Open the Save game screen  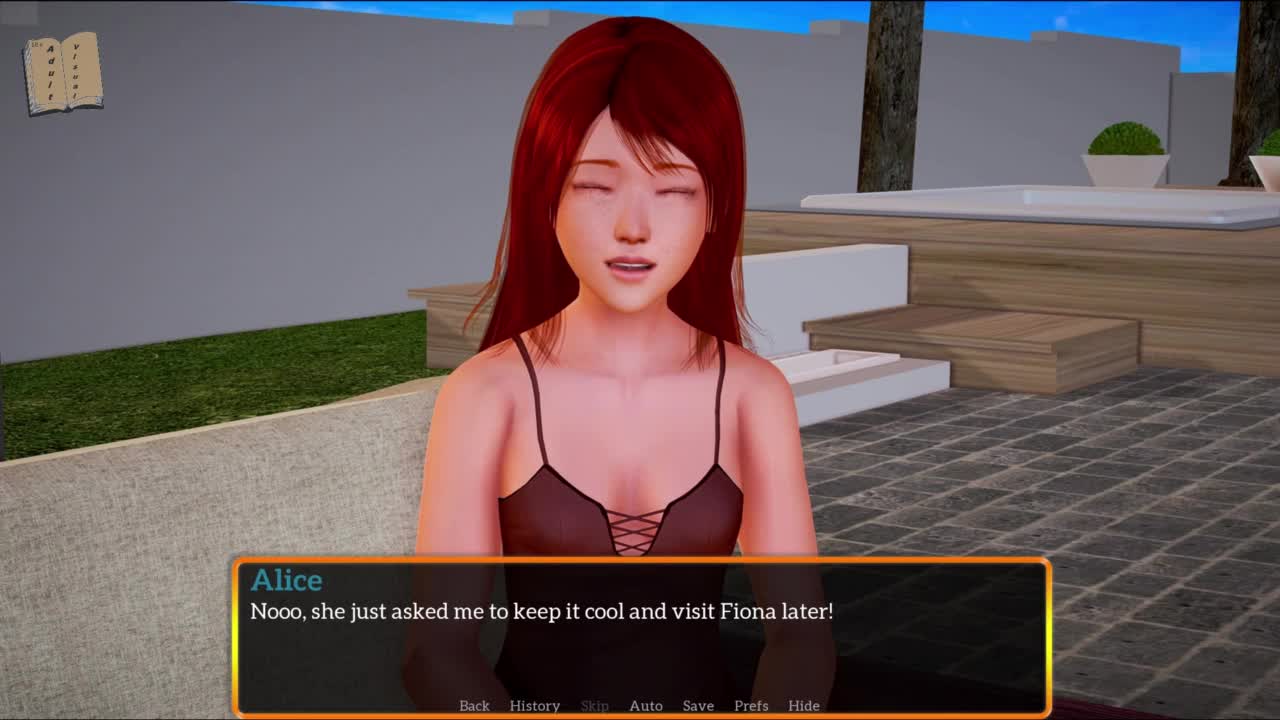[x=698, y=705]
